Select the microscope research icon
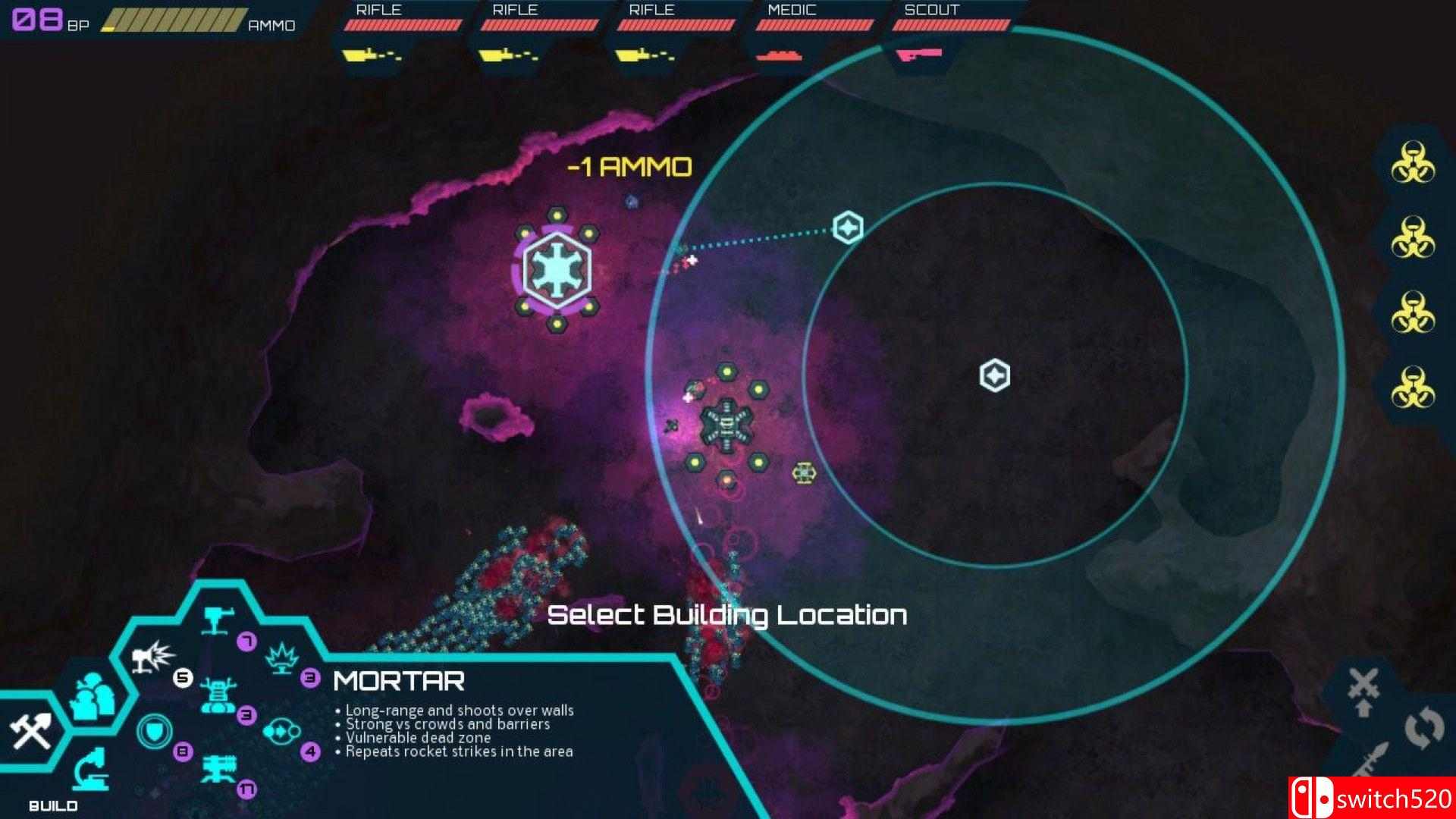 (91, 770)
